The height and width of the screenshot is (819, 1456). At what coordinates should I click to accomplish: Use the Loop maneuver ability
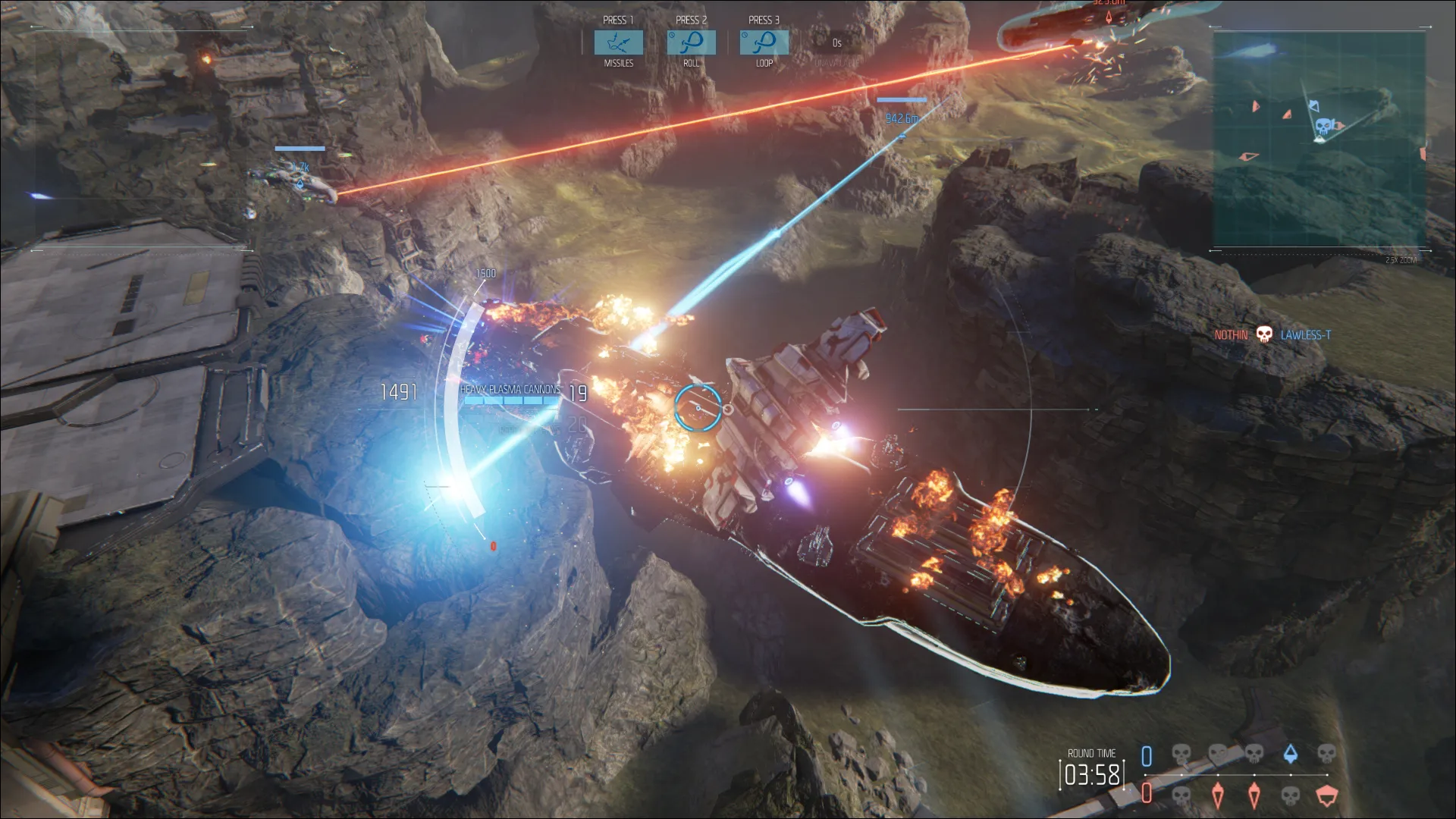764,42
